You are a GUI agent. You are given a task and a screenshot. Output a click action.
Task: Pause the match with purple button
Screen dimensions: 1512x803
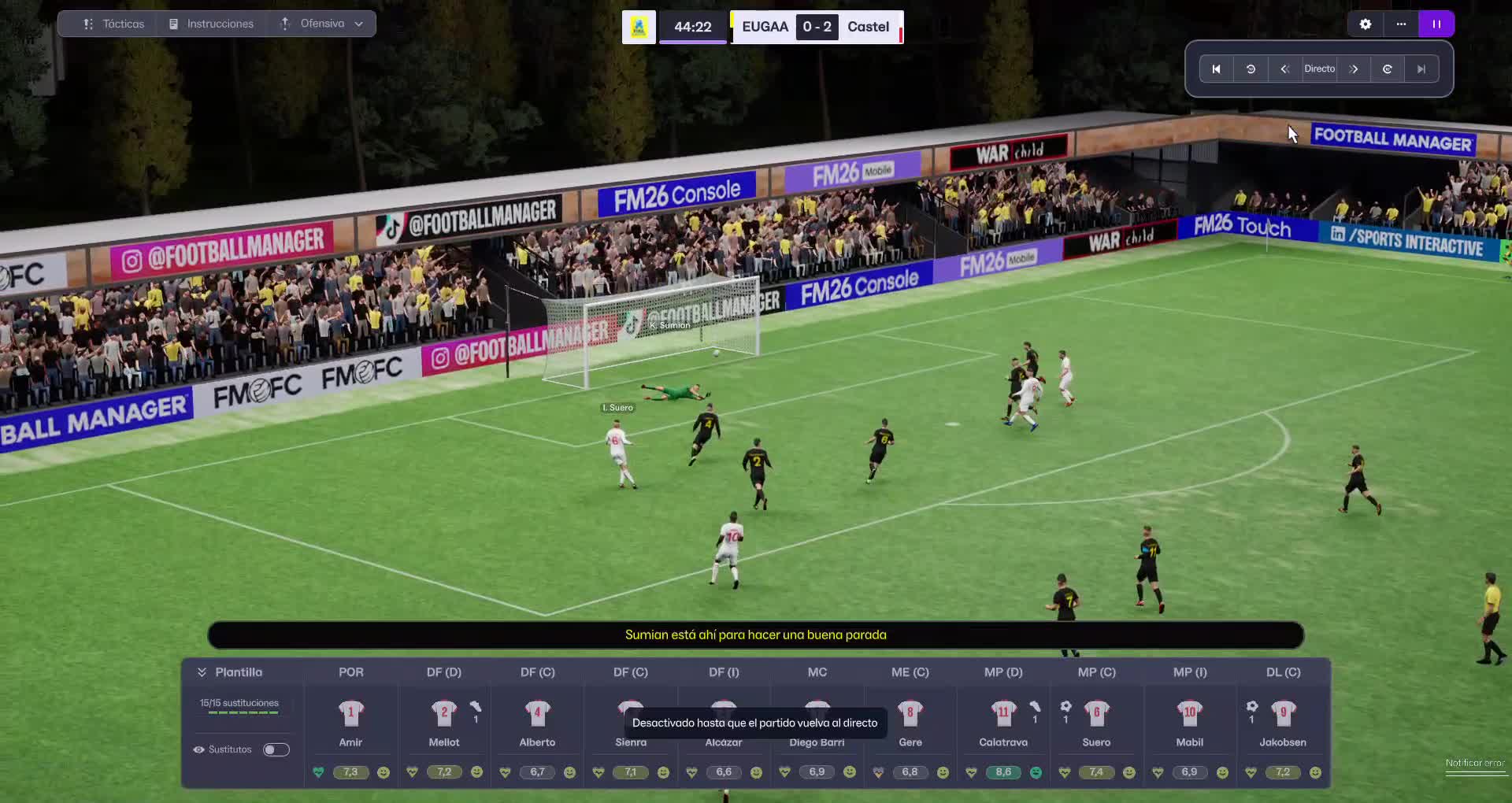click(x=1436, y=24)
